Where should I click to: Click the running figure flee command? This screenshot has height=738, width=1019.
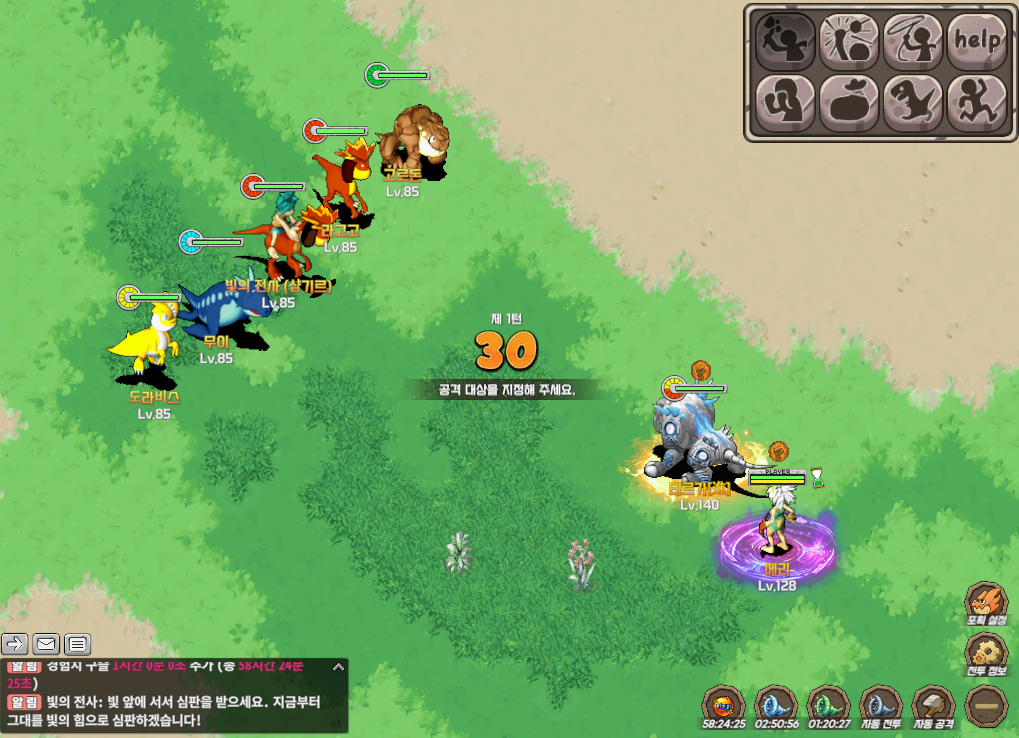pyautogui.click(x=976, y=102)
